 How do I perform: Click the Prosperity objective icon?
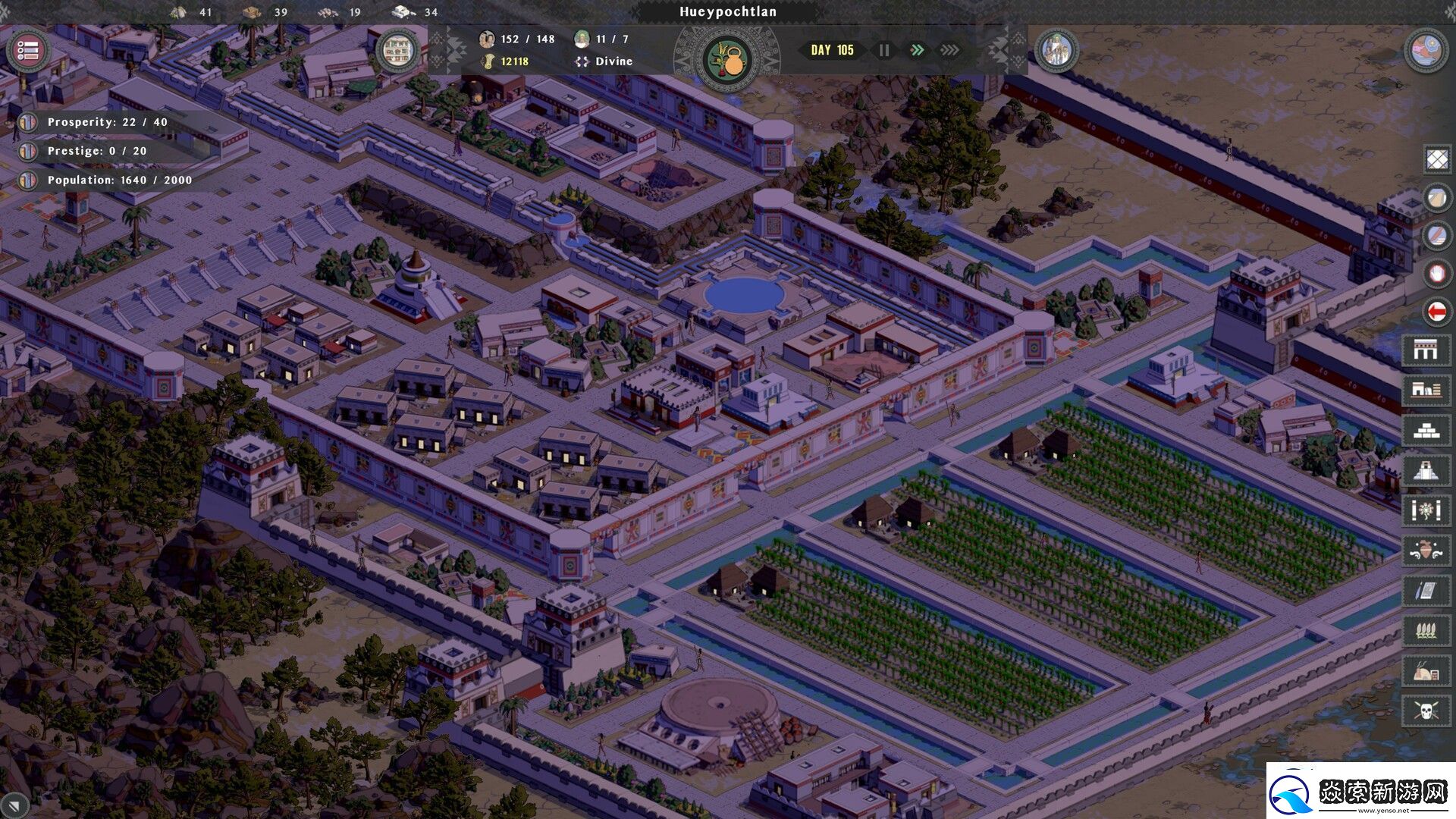[x=27, y=122]
